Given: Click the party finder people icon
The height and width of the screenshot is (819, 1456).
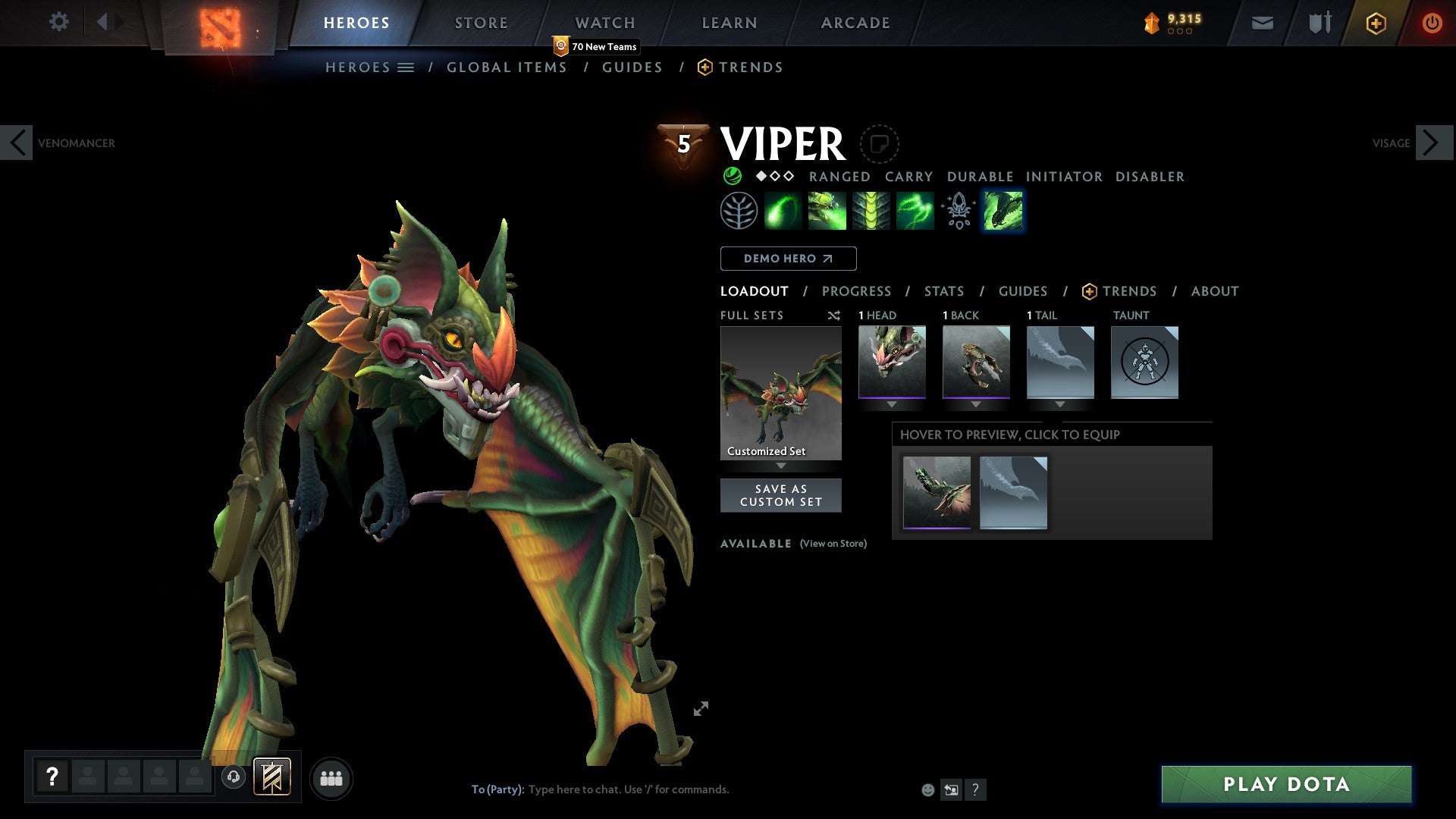Looking at the screenshot, I should [x=331, y=777].
